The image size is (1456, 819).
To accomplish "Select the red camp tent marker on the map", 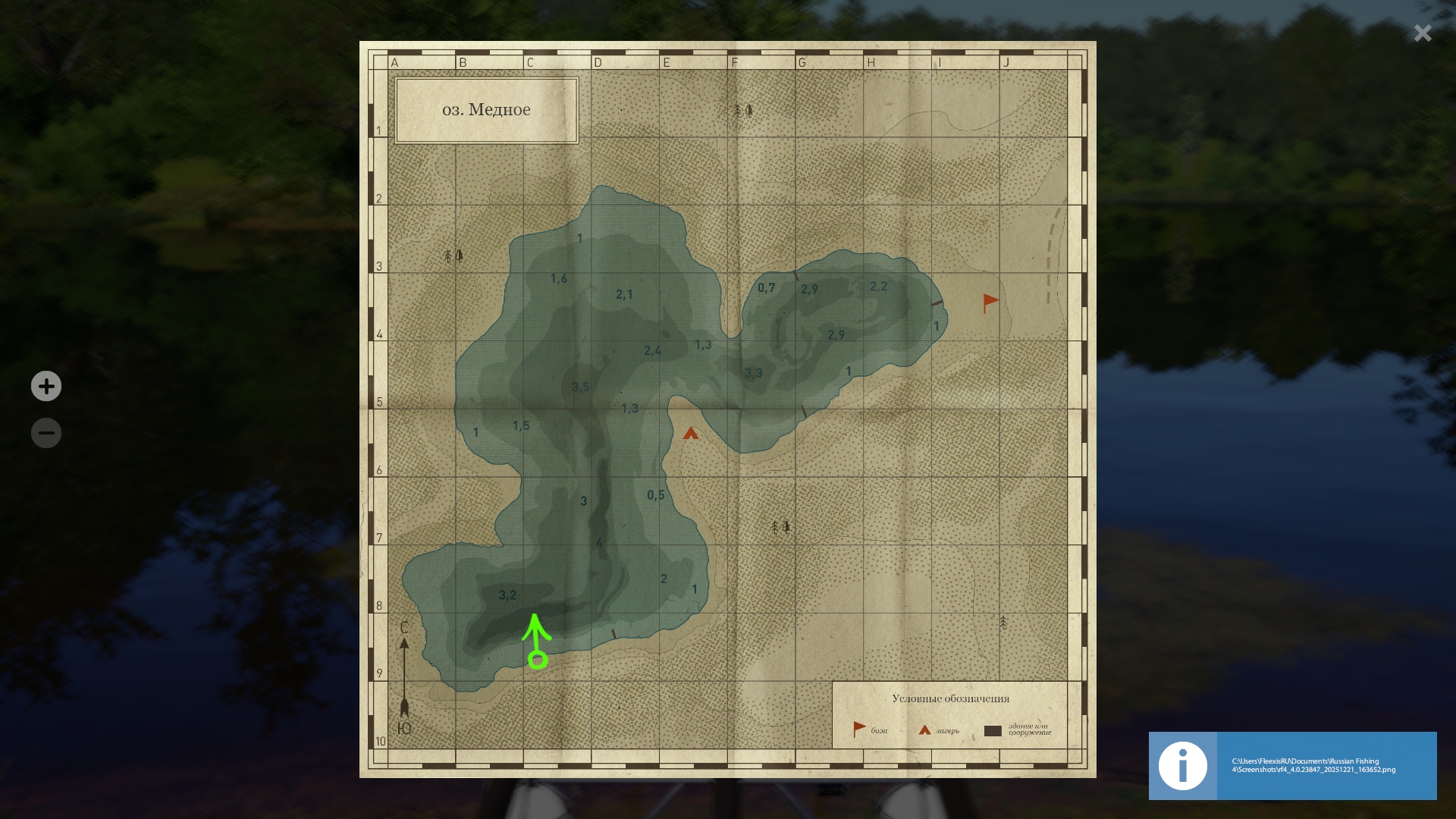I will point(690,434).
